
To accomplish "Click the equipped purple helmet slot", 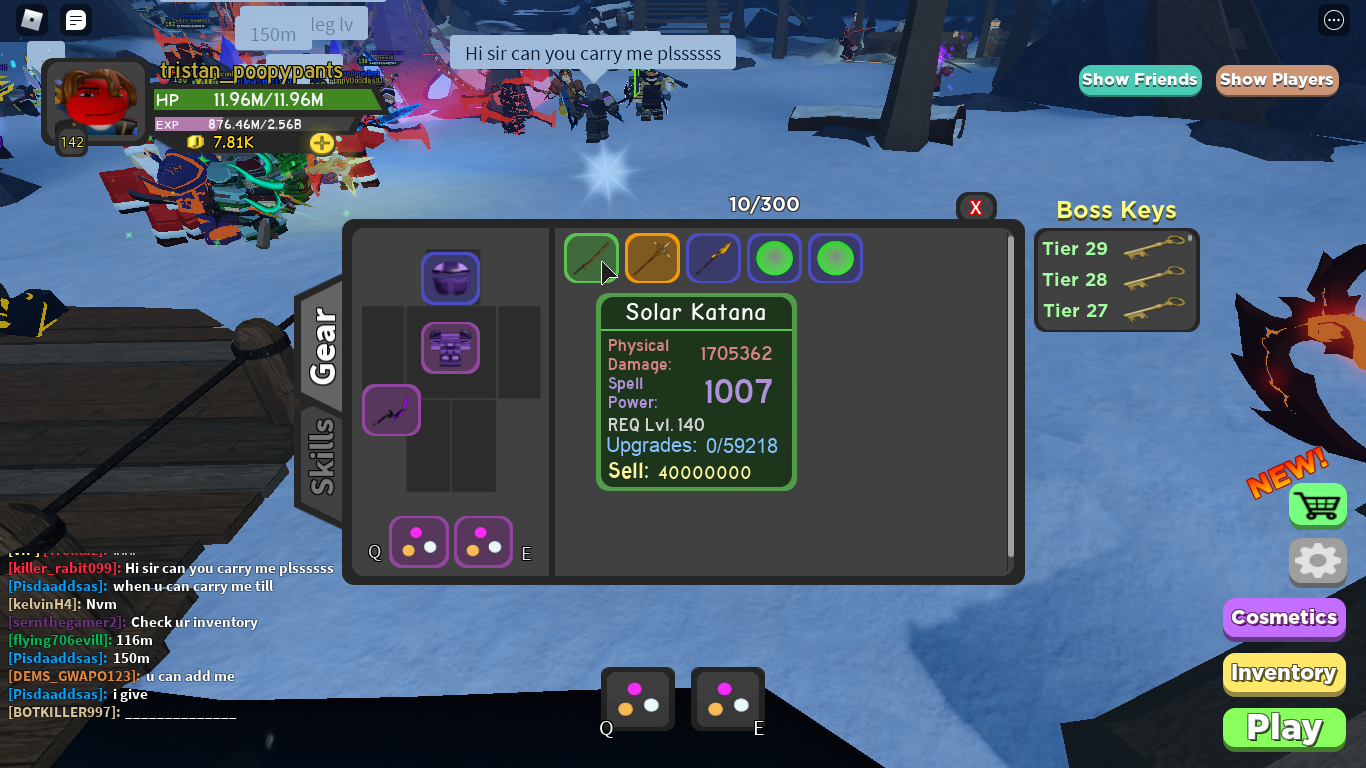I will (450, 278).
